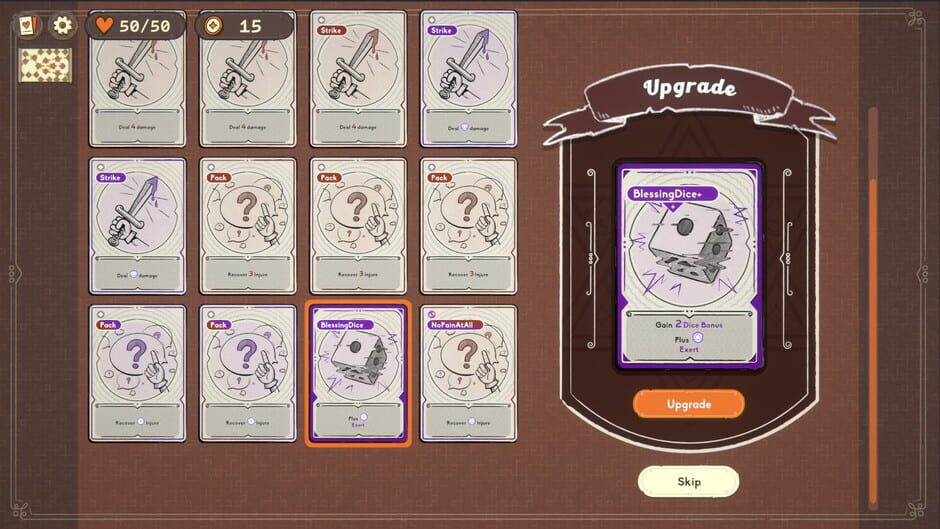Click the BlessingDice+ upgrade preview card
This screenshot has height=529, width=940.
[x=689, y=265]
